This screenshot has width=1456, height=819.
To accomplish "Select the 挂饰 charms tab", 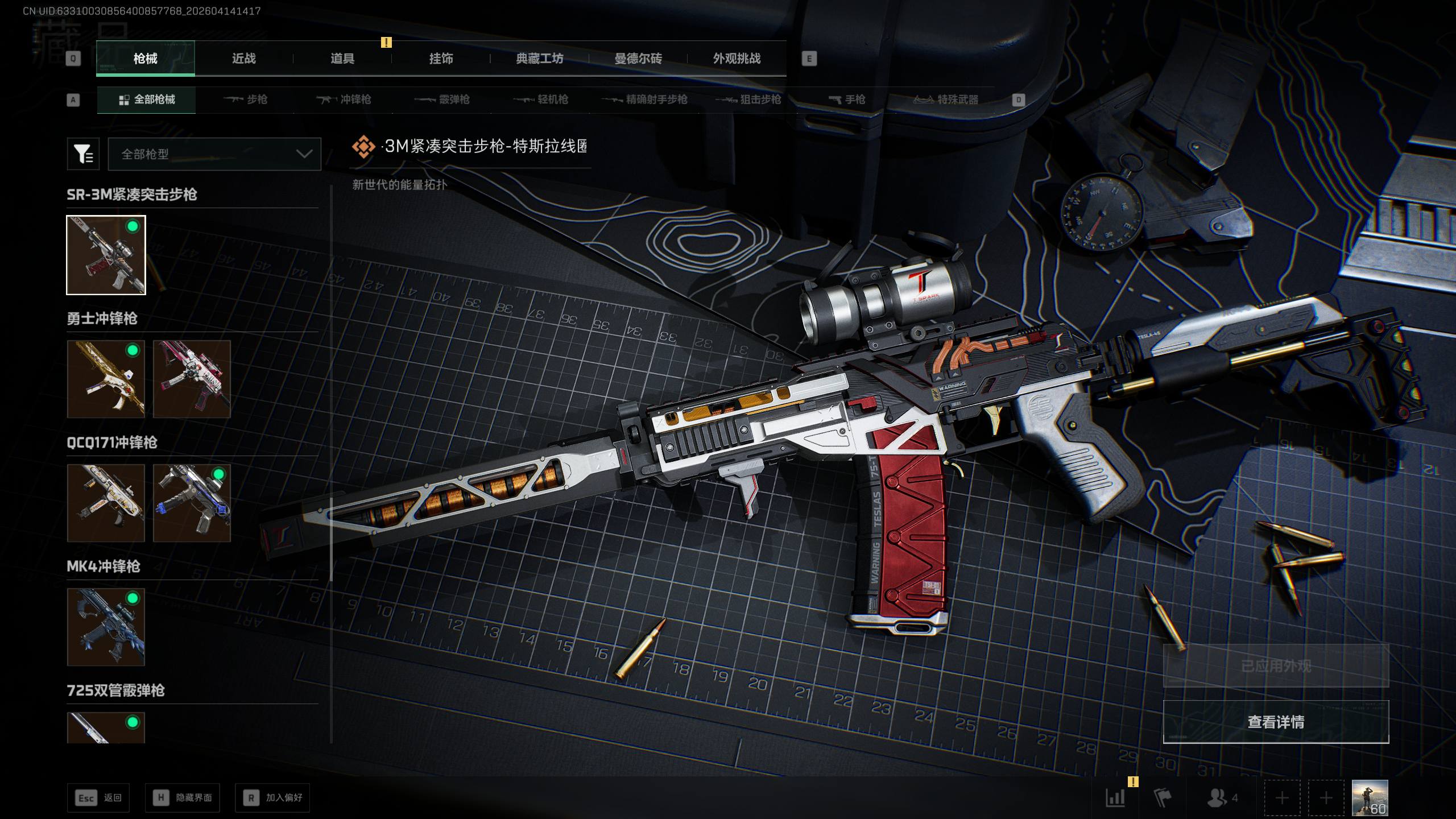I will [441, 59].
